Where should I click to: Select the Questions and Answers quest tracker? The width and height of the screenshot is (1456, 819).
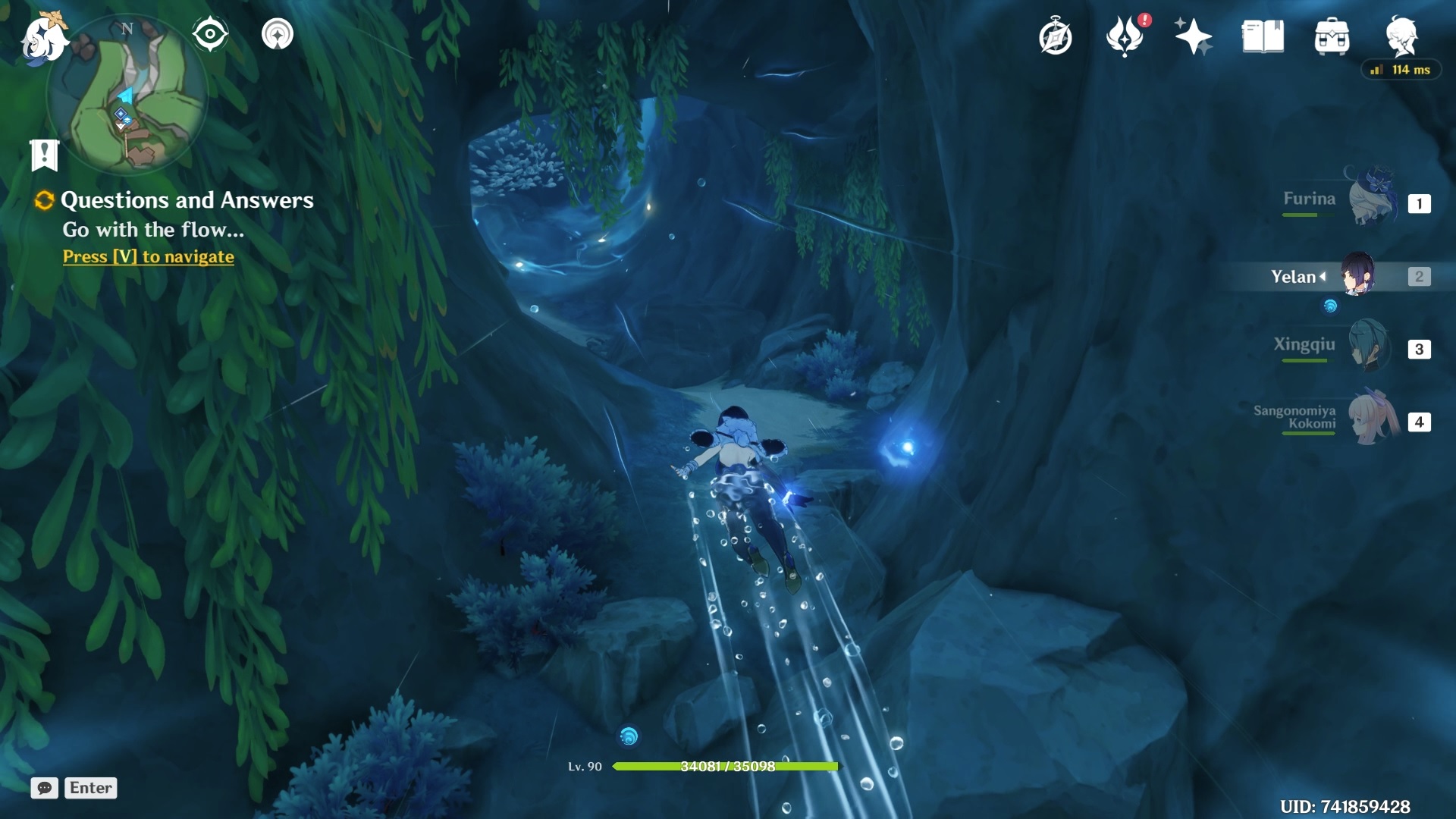[186, 200]
